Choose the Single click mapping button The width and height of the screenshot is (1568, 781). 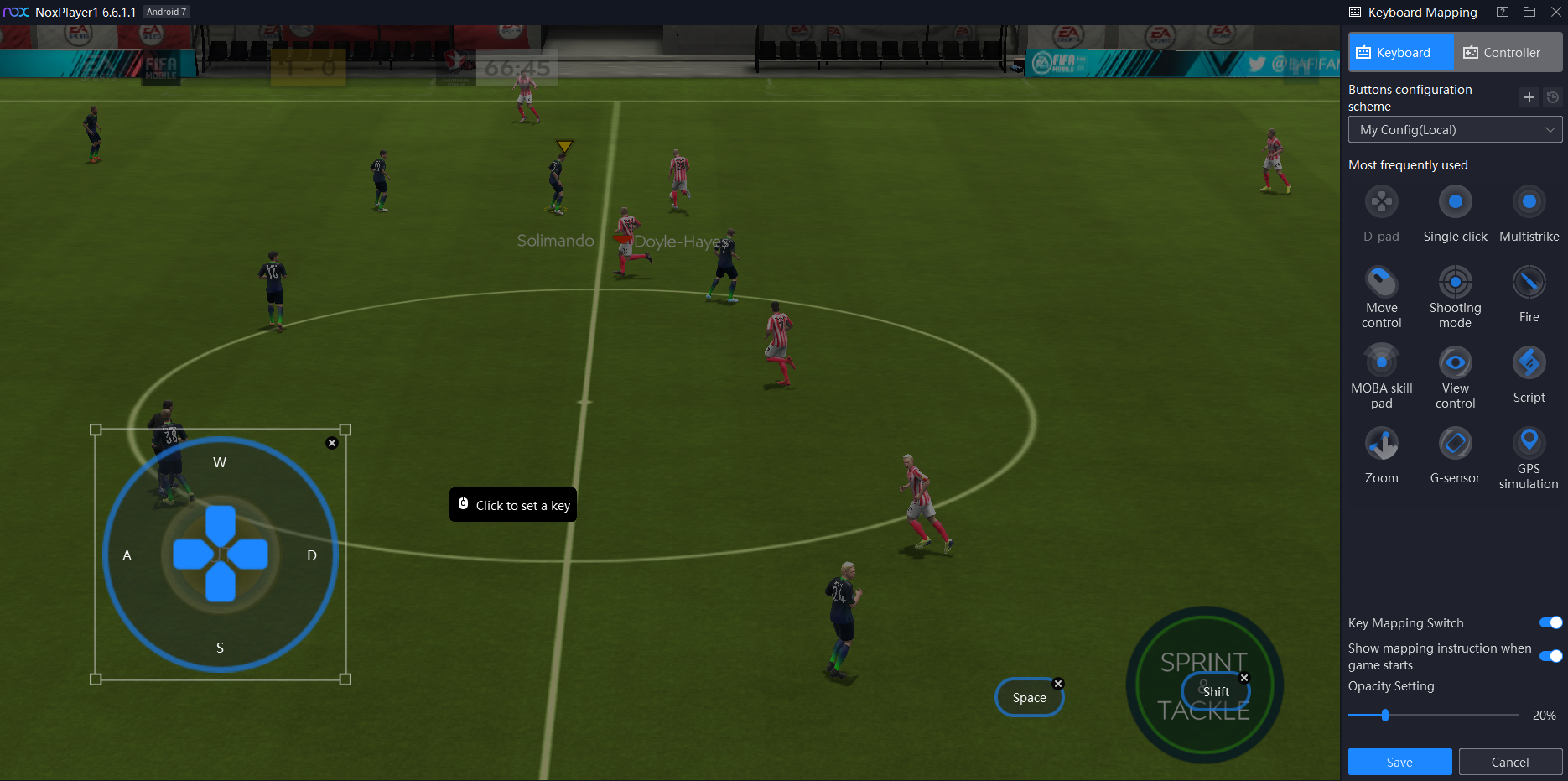pos(1456,202)
